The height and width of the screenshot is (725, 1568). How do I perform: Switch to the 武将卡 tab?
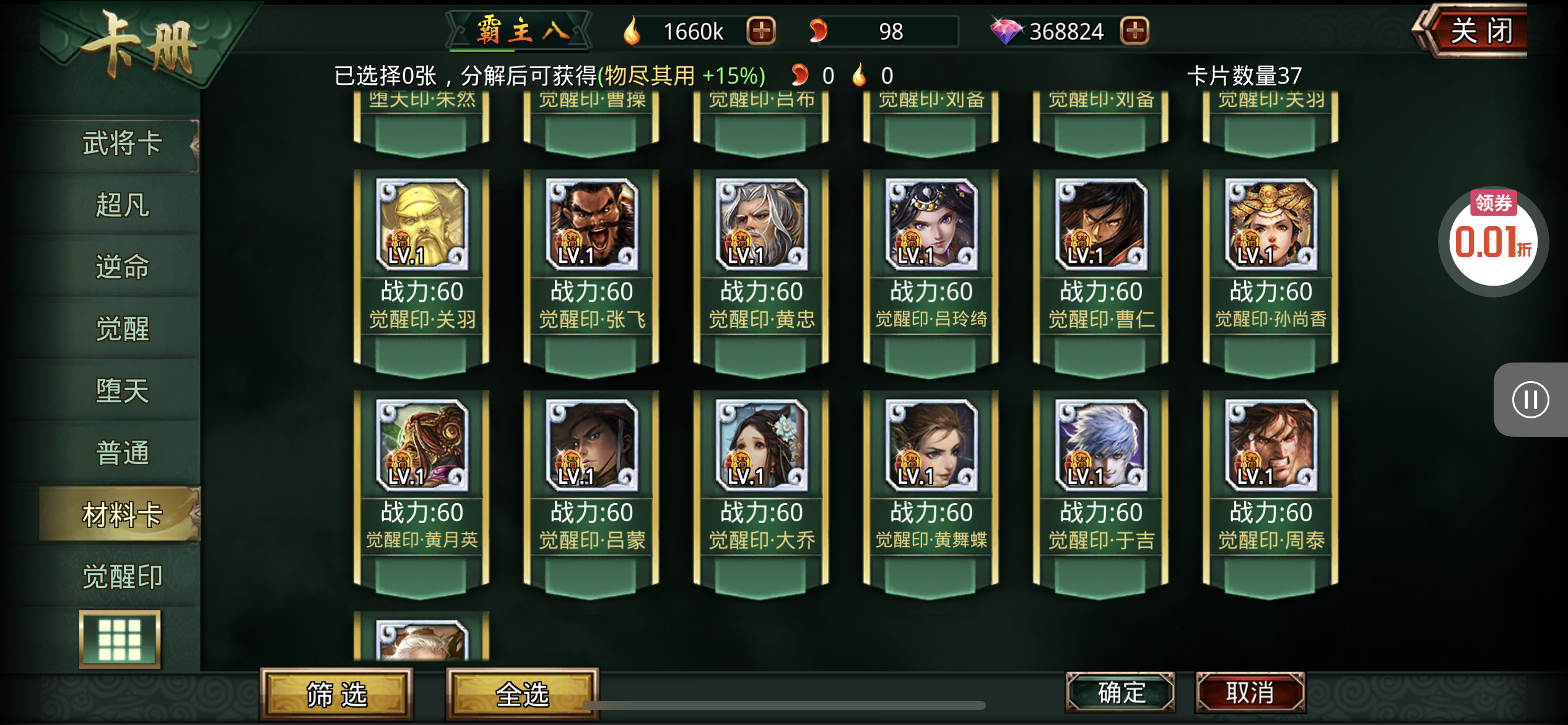pos(122,144)
